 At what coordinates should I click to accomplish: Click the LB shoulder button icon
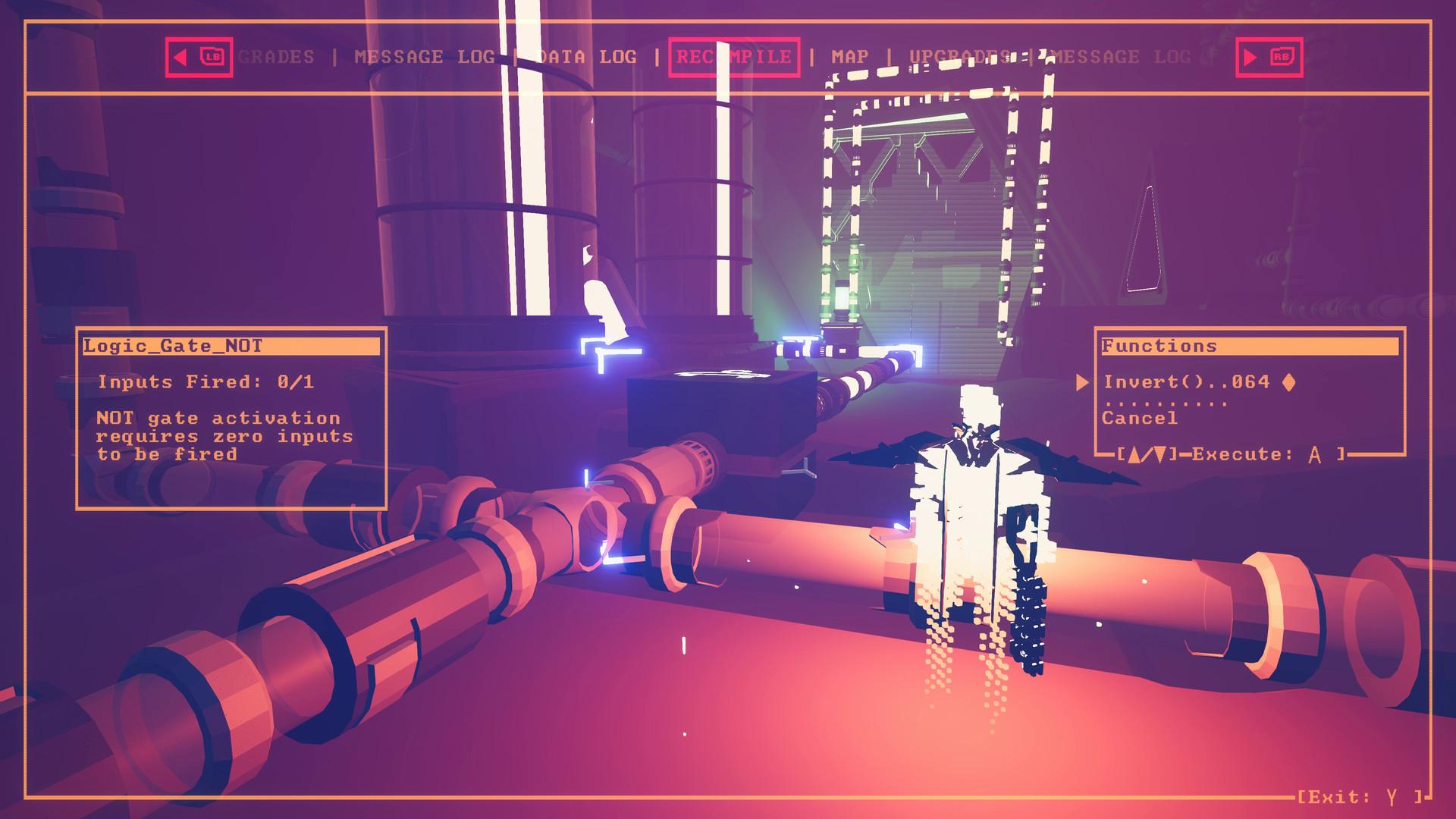pyautogui.click(x=211, y=56)
